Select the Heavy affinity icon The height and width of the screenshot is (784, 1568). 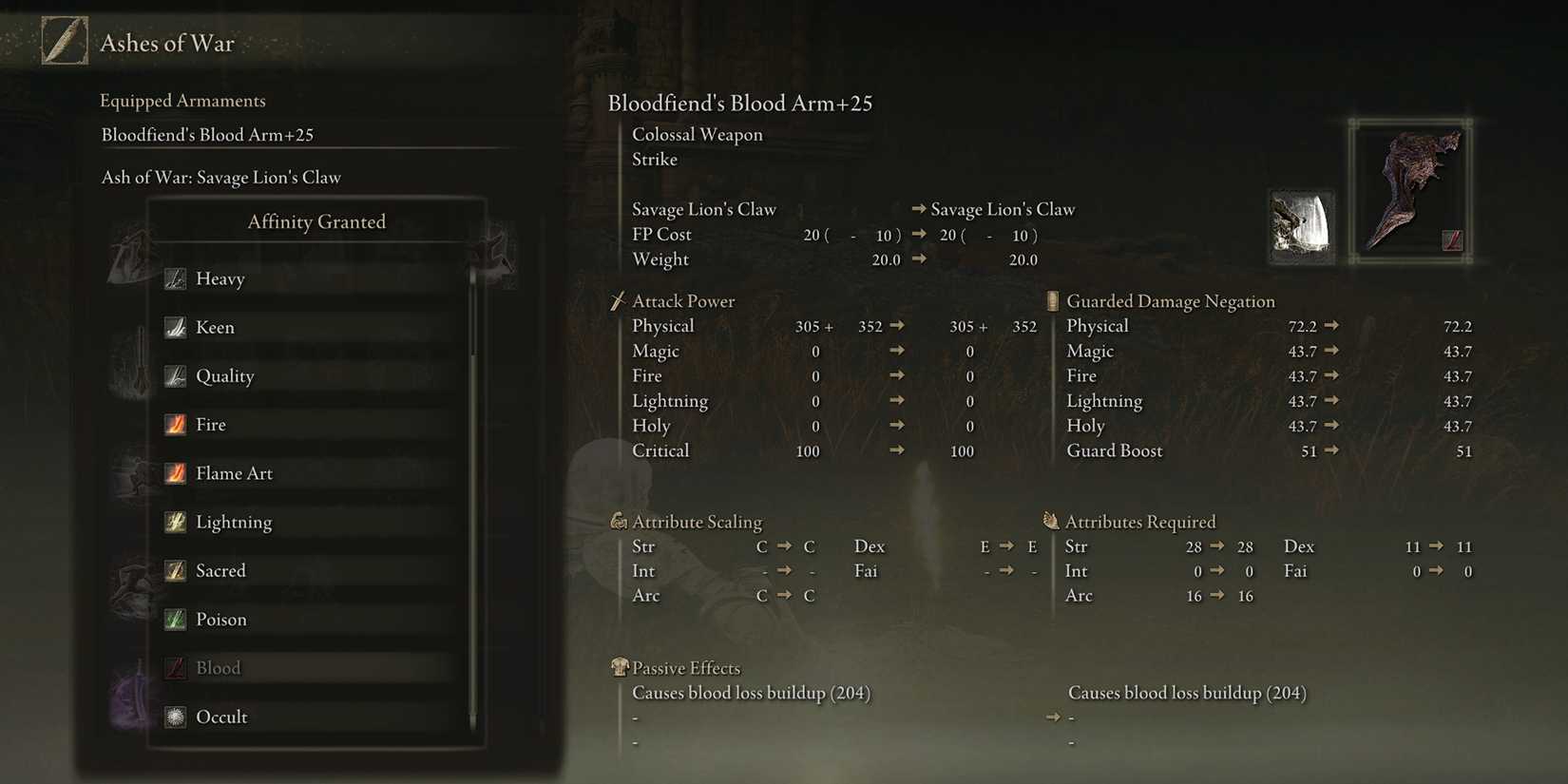click(x=176, y=278)
